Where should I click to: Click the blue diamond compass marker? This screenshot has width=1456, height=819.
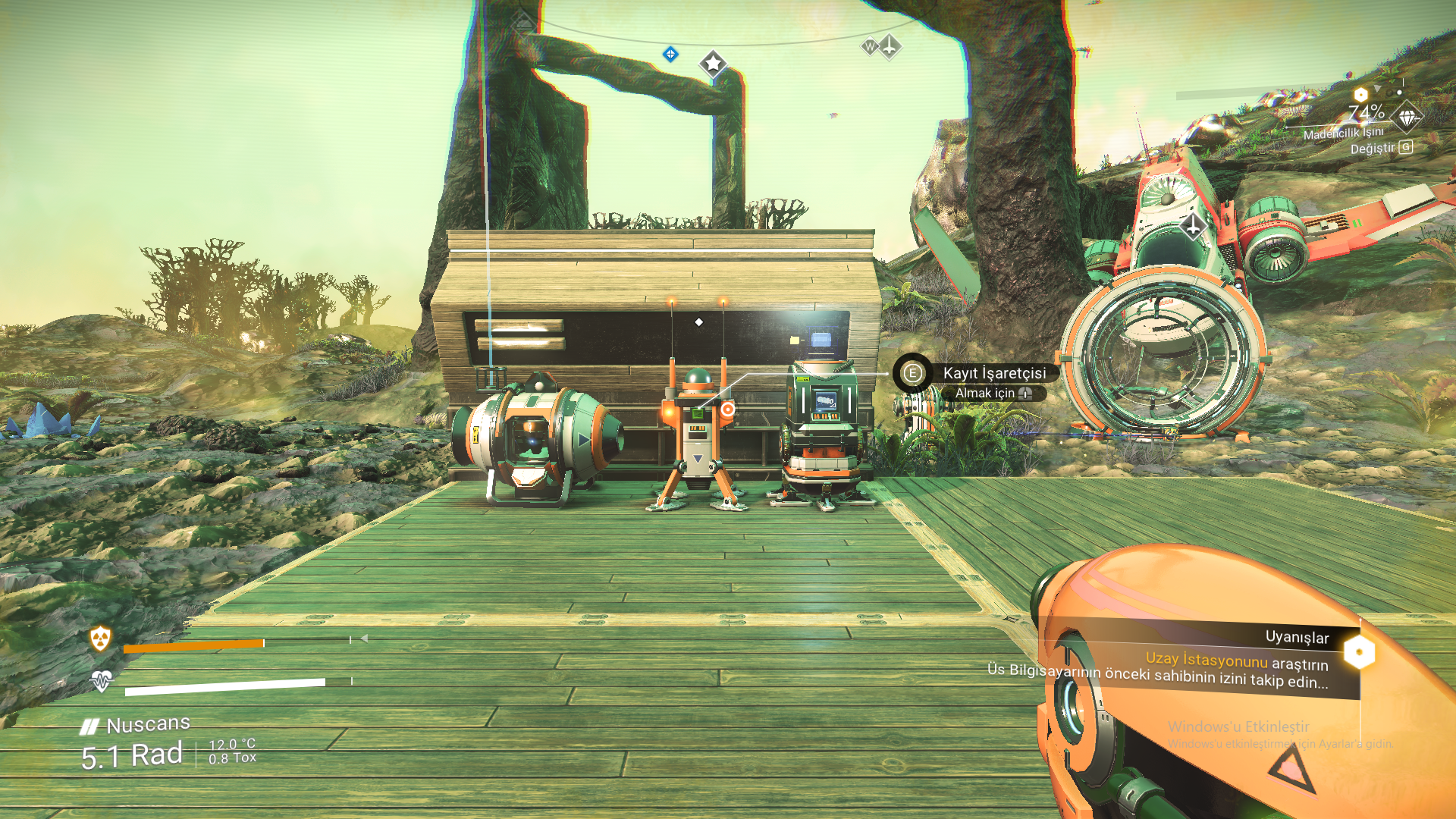pyautogui.click(x=670, y=54)
